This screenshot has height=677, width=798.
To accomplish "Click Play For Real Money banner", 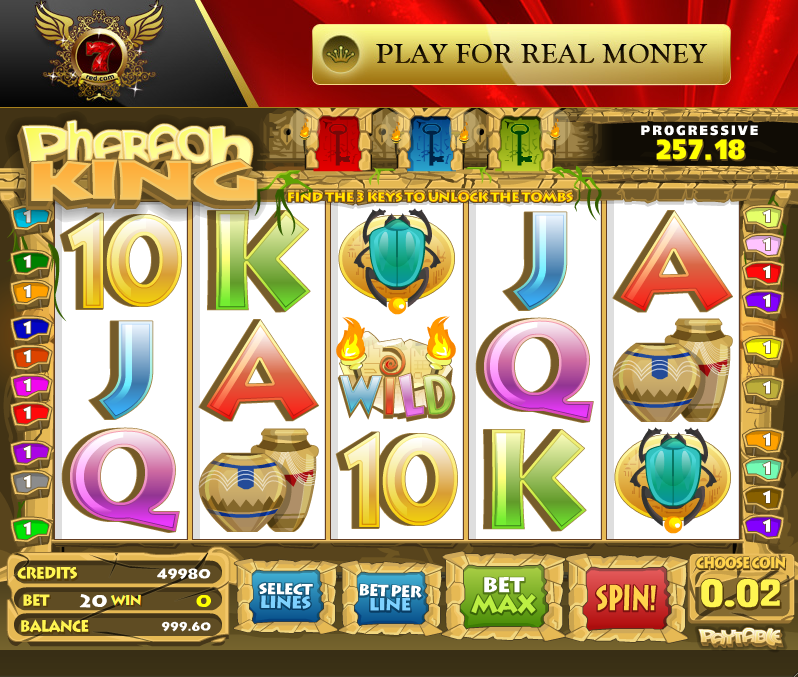I will click(x=521, y=54).
